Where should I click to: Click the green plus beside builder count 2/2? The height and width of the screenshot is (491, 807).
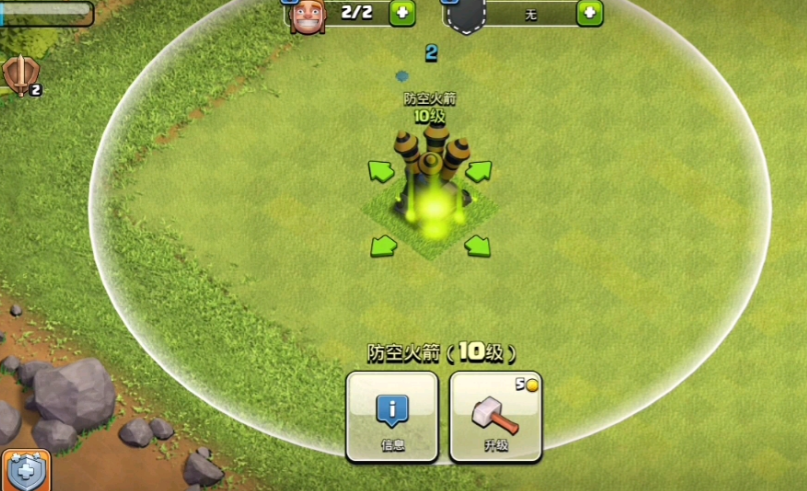click(402, 12)
